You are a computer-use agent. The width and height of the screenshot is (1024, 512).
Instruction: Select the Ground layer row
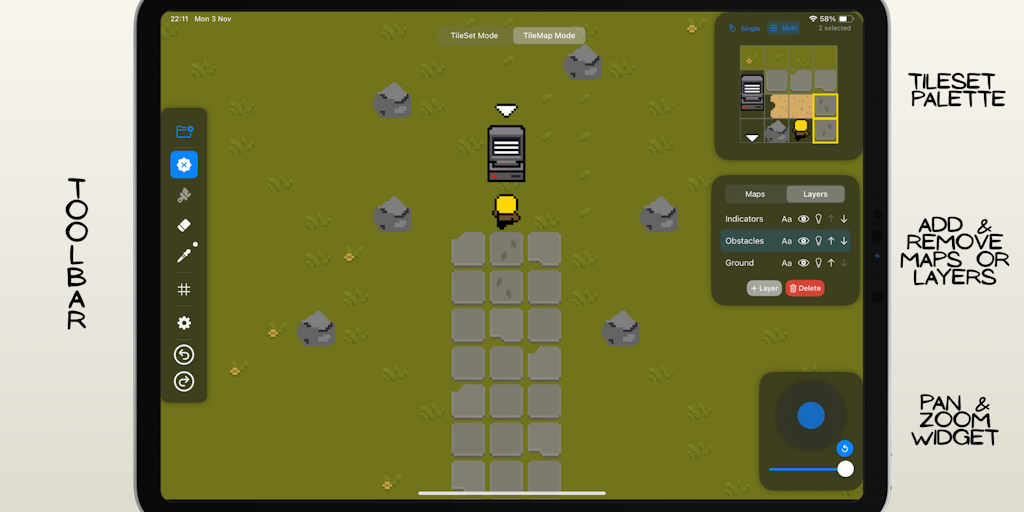pos(741,263)
